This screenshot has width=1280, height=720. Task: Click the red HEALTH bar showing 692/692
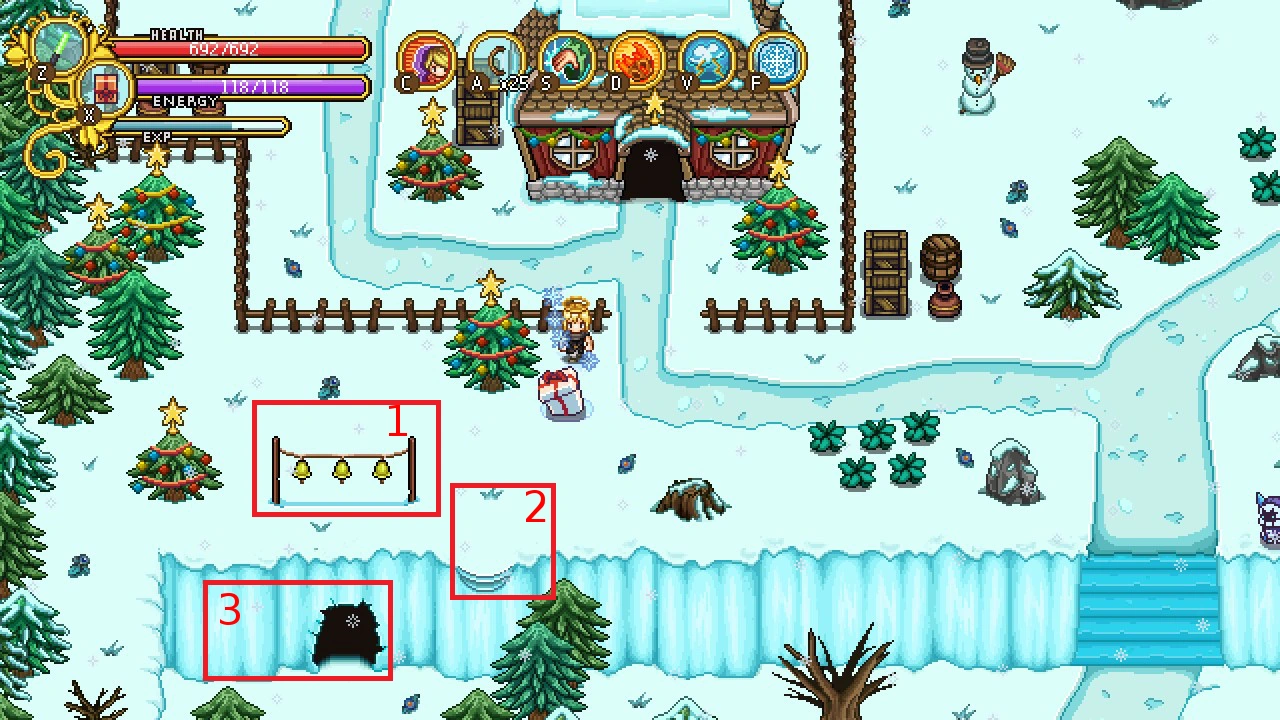click(x=240, y=47)
